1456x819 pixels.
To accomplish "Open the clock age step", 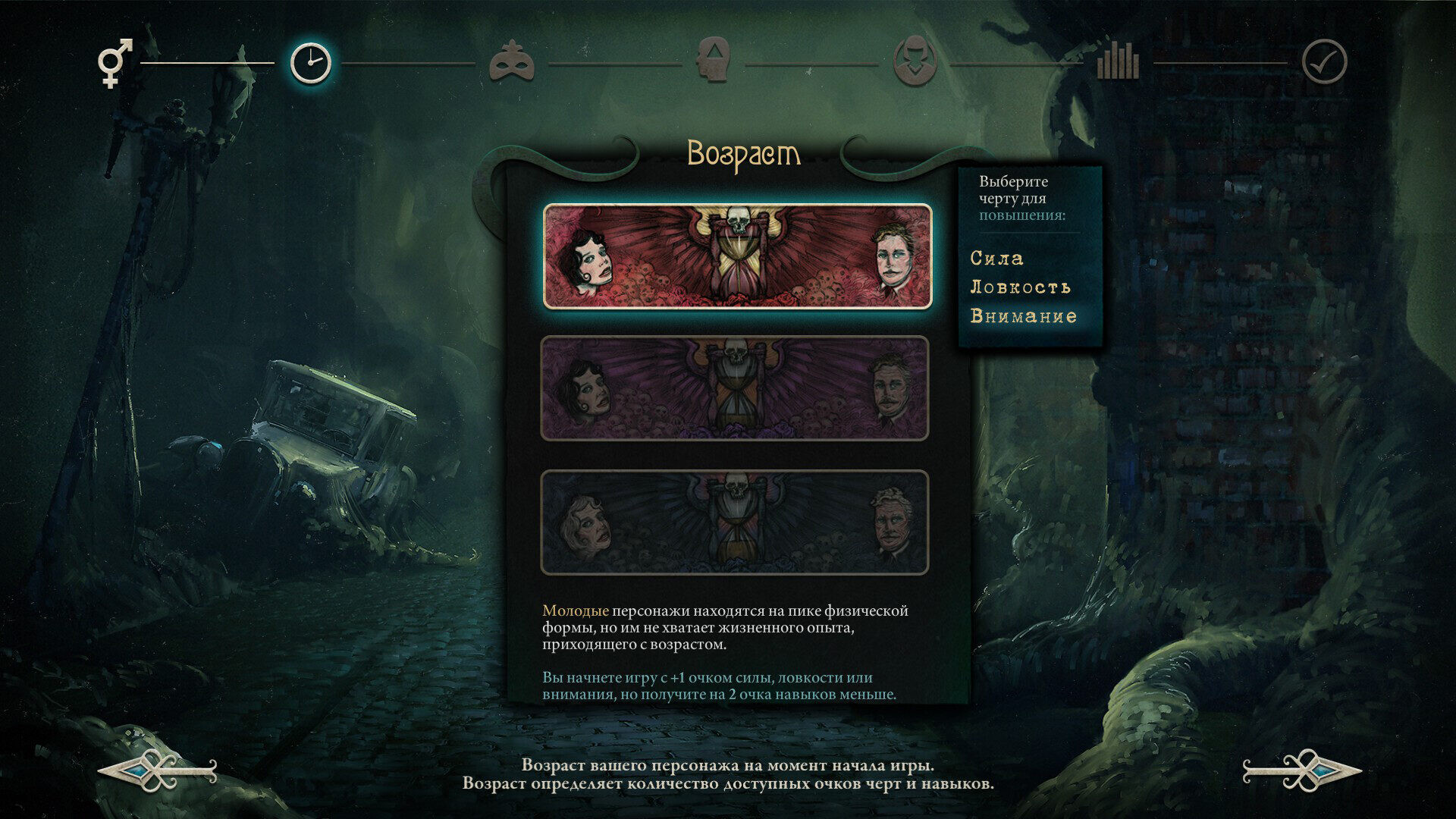I will (311, 63).
